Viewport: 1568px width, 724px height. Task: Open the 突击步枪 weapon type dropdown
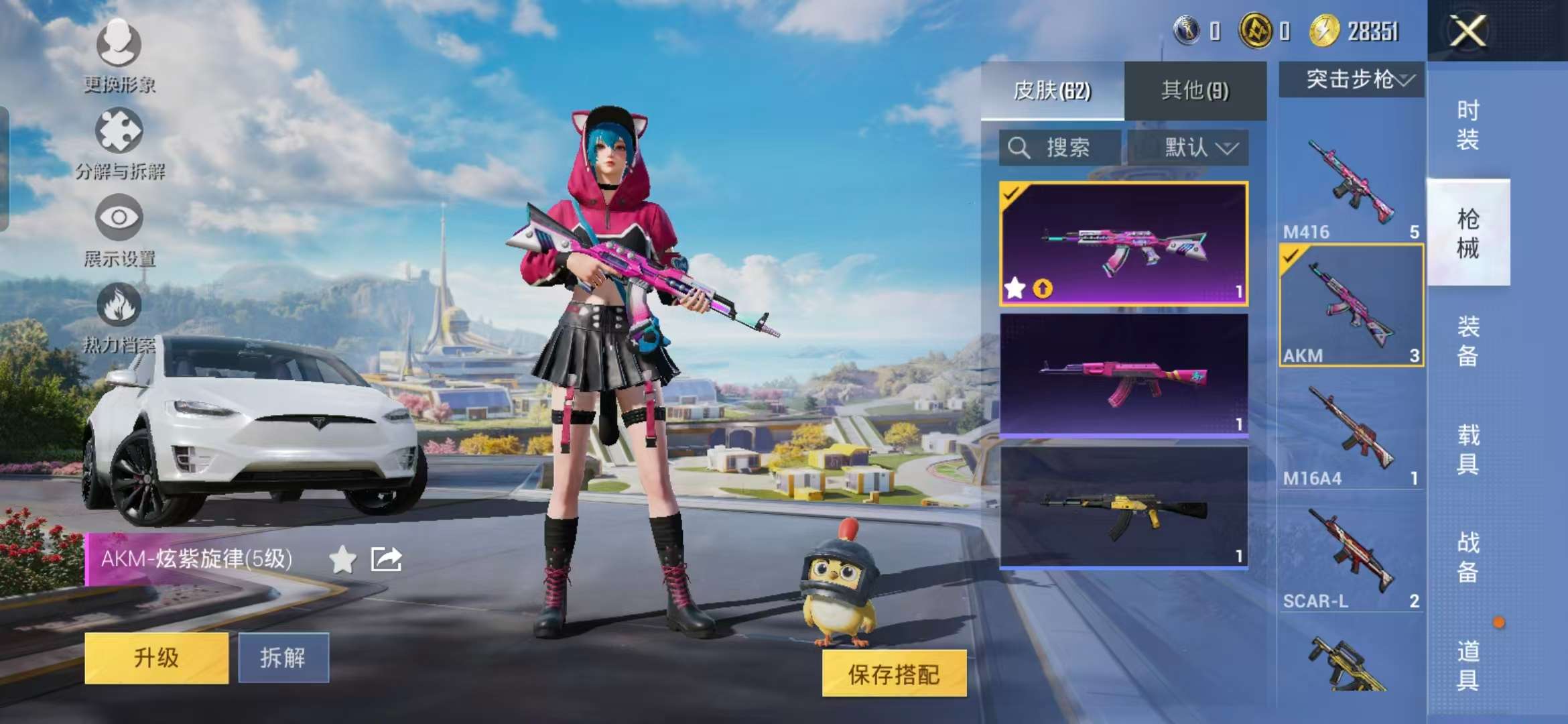[x=1351, y=80]
